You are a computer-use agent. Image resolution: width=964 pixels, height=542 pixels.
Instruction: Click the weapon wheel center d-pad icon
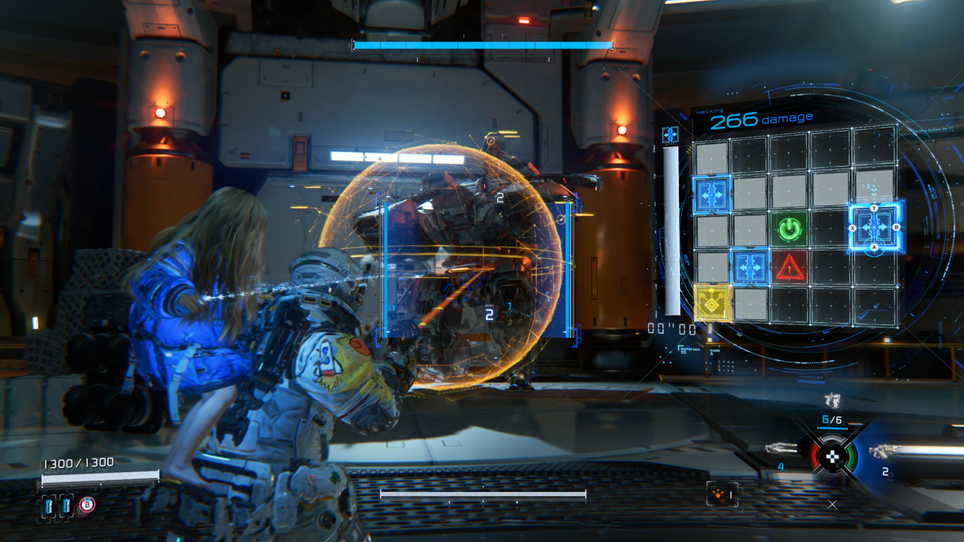832,456
